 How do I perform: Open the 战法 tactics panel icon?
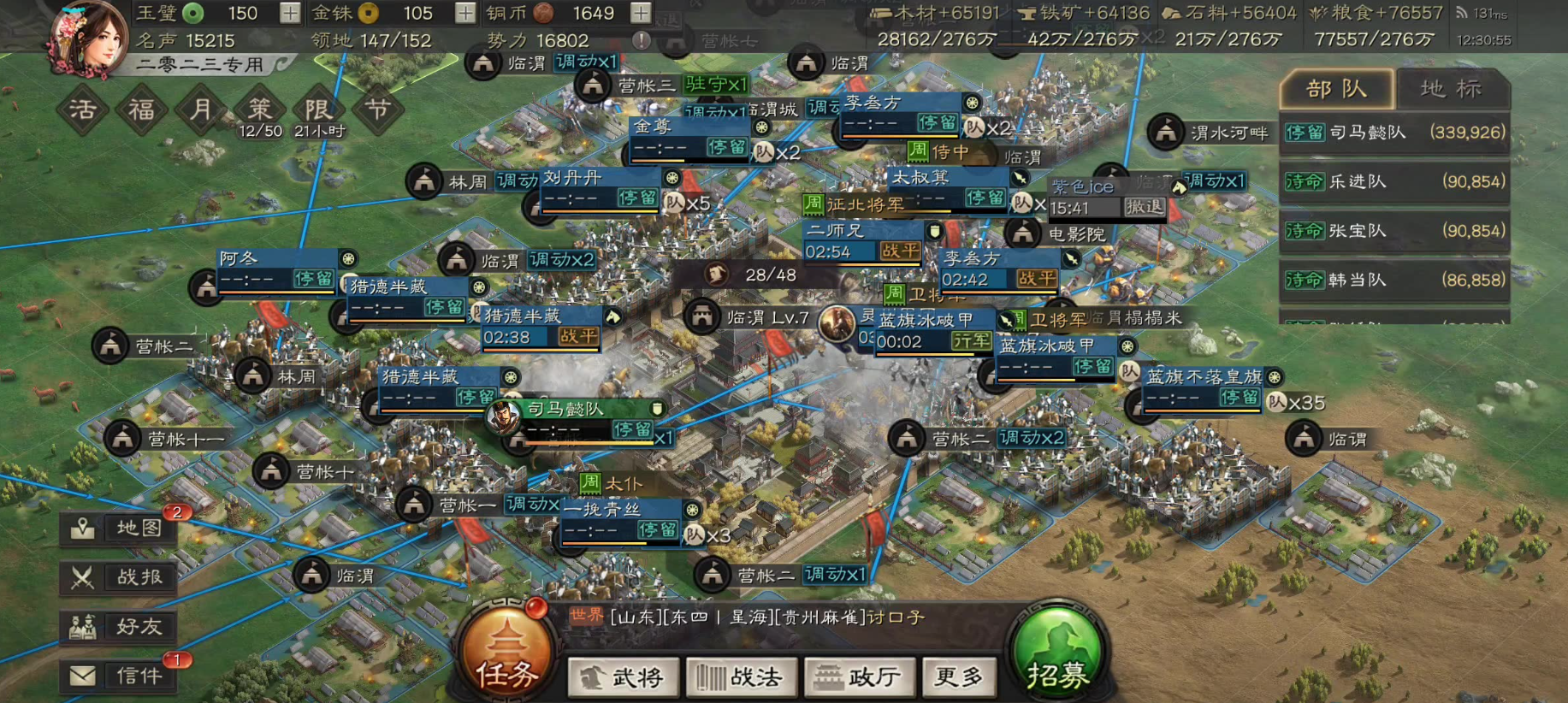click(741, 676)
